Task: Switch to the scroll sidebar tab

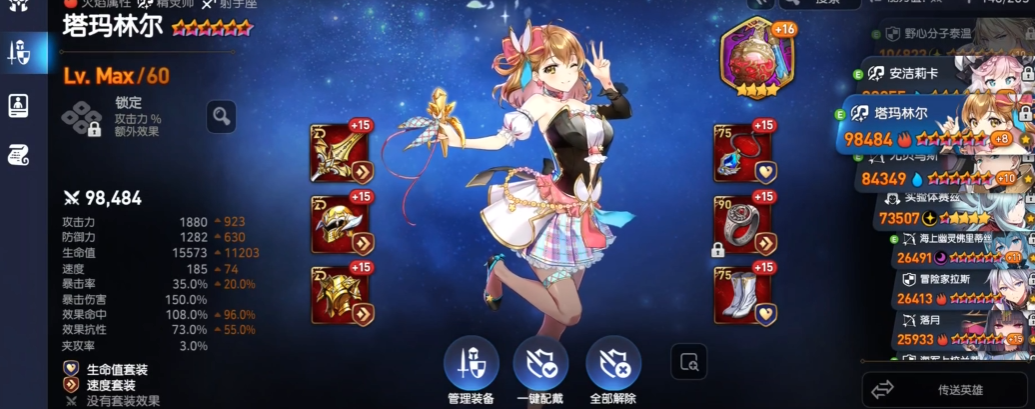Action: [18, 153]
